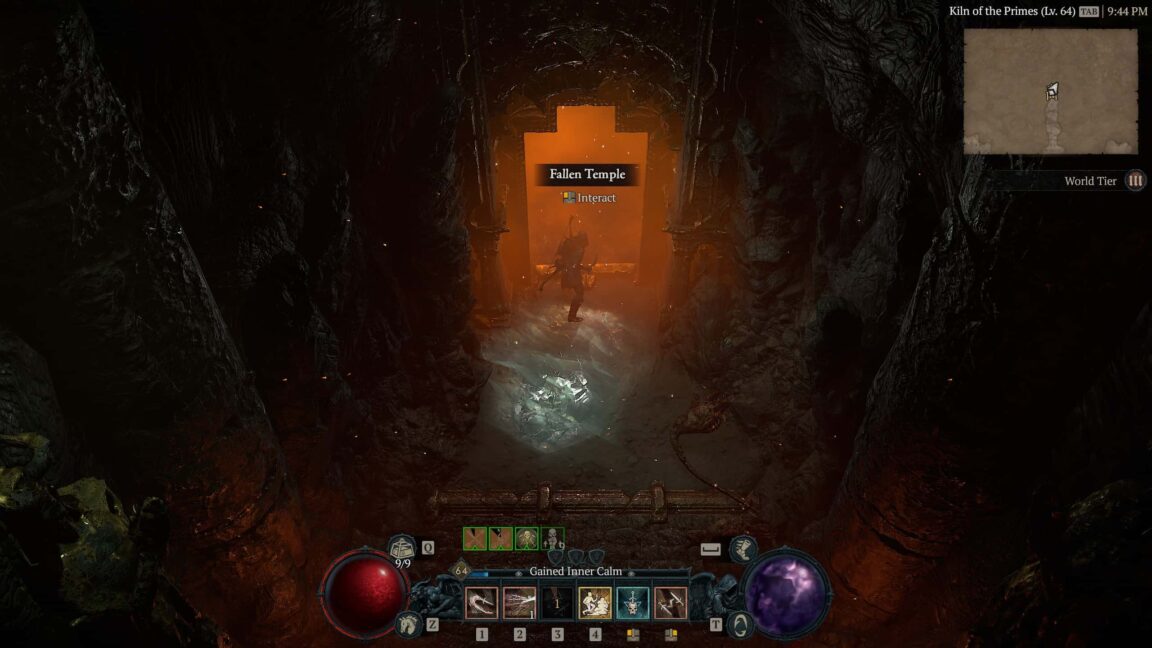Open the minimap in the corner

click(1050, 91)
